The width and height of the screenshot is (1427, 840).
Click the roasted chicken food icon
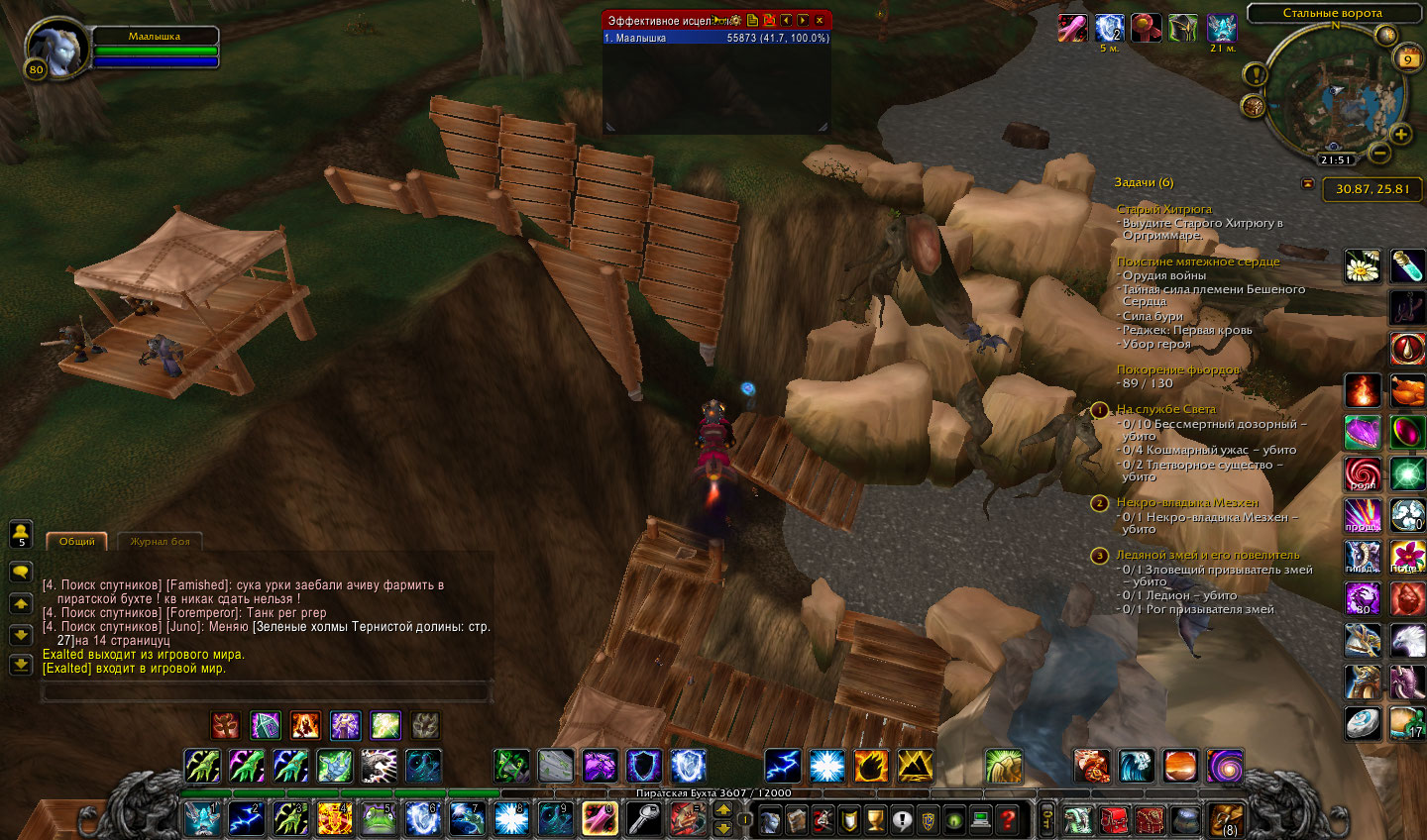click(1407, 390)
